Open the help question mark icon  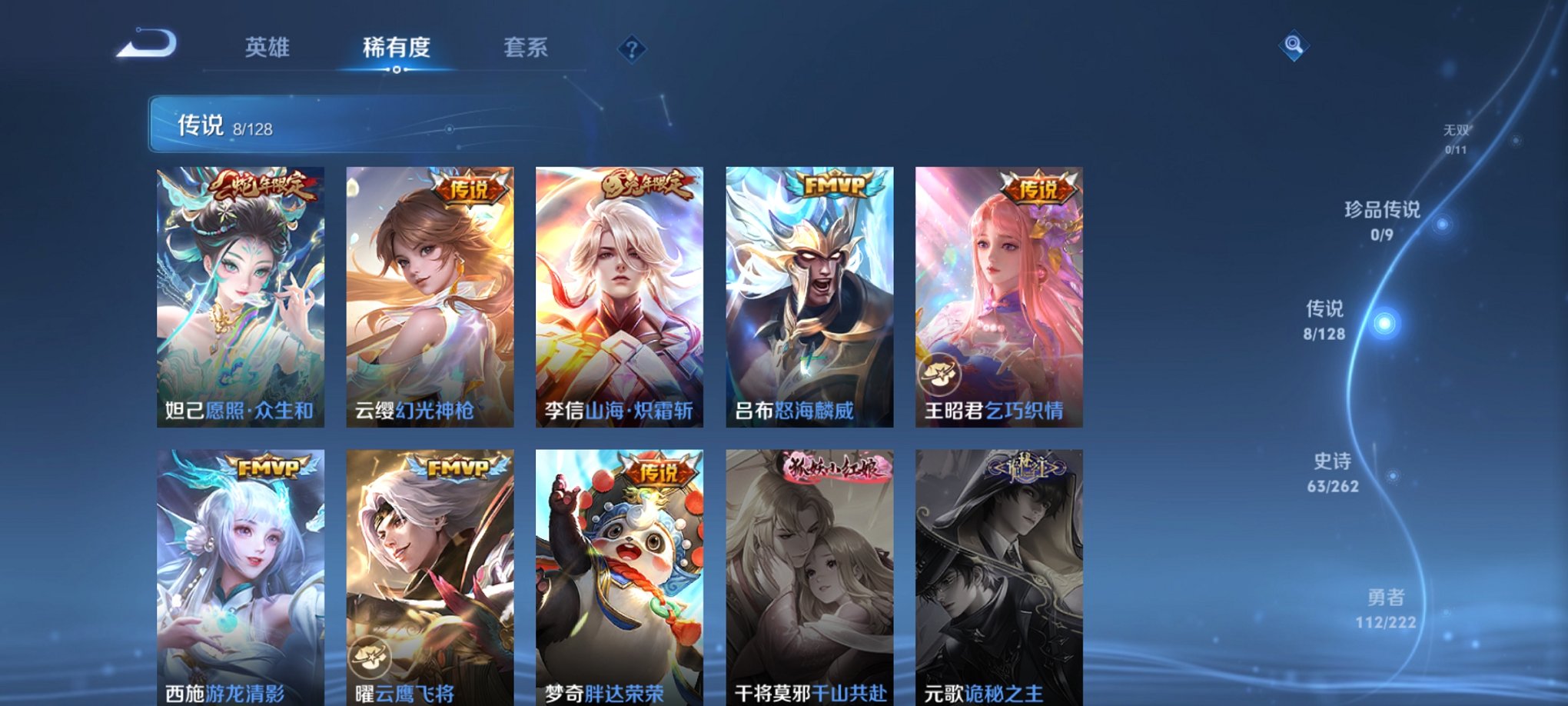click(632, 50)
